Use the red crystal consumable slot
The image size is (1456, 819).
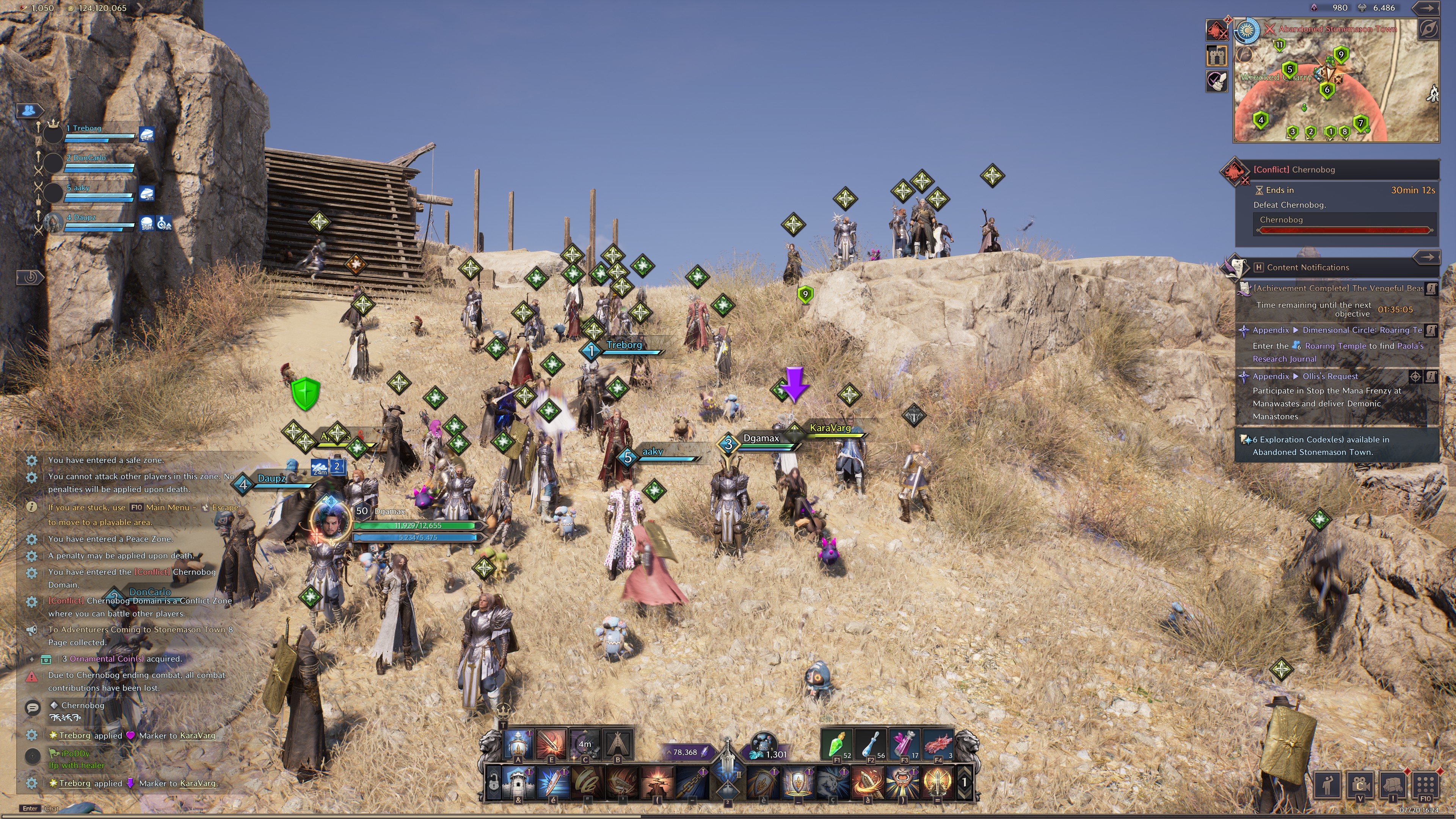(938, 744)
